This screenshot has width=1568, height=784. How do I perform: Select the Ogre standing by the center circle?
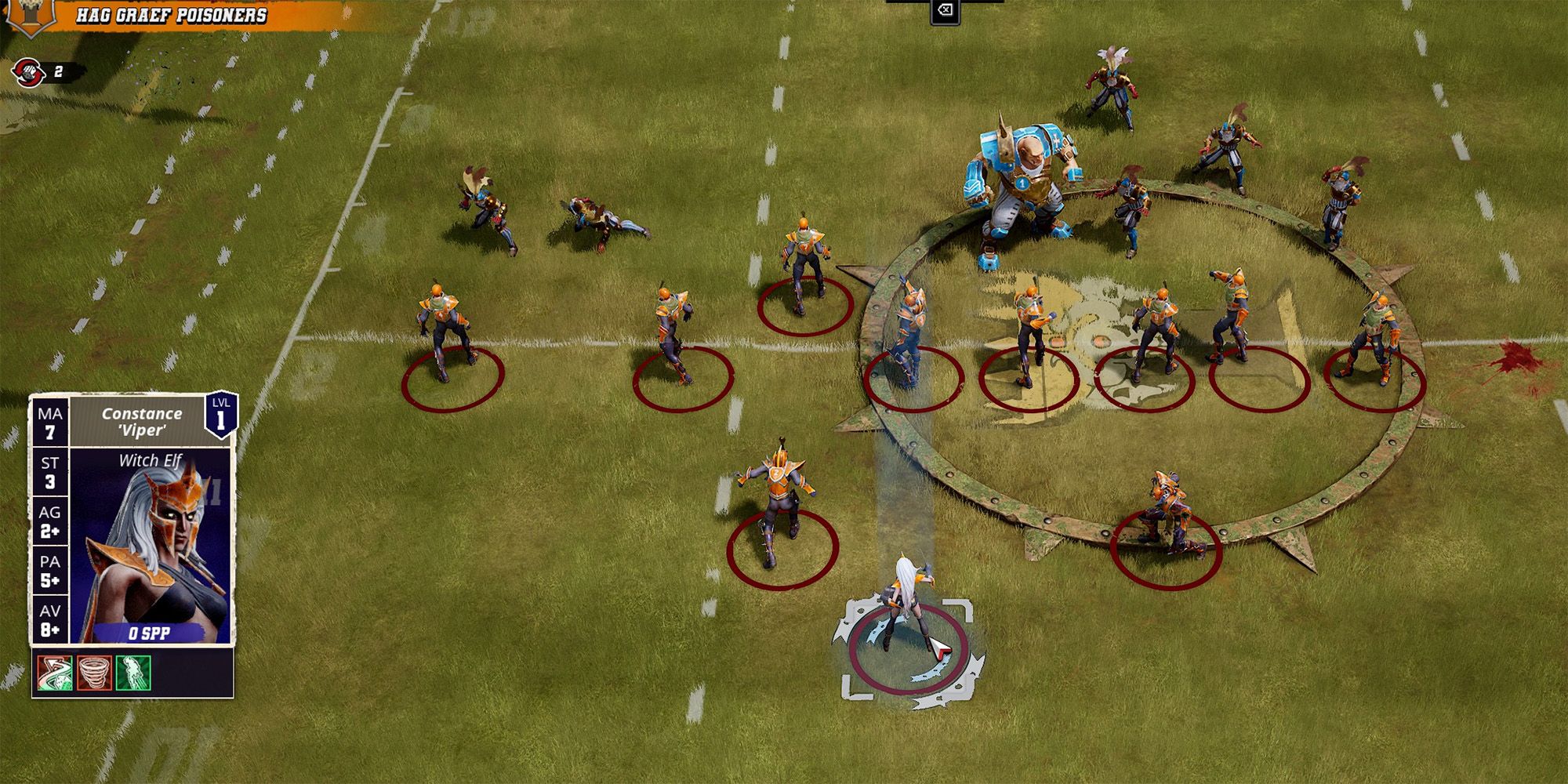1019,180
